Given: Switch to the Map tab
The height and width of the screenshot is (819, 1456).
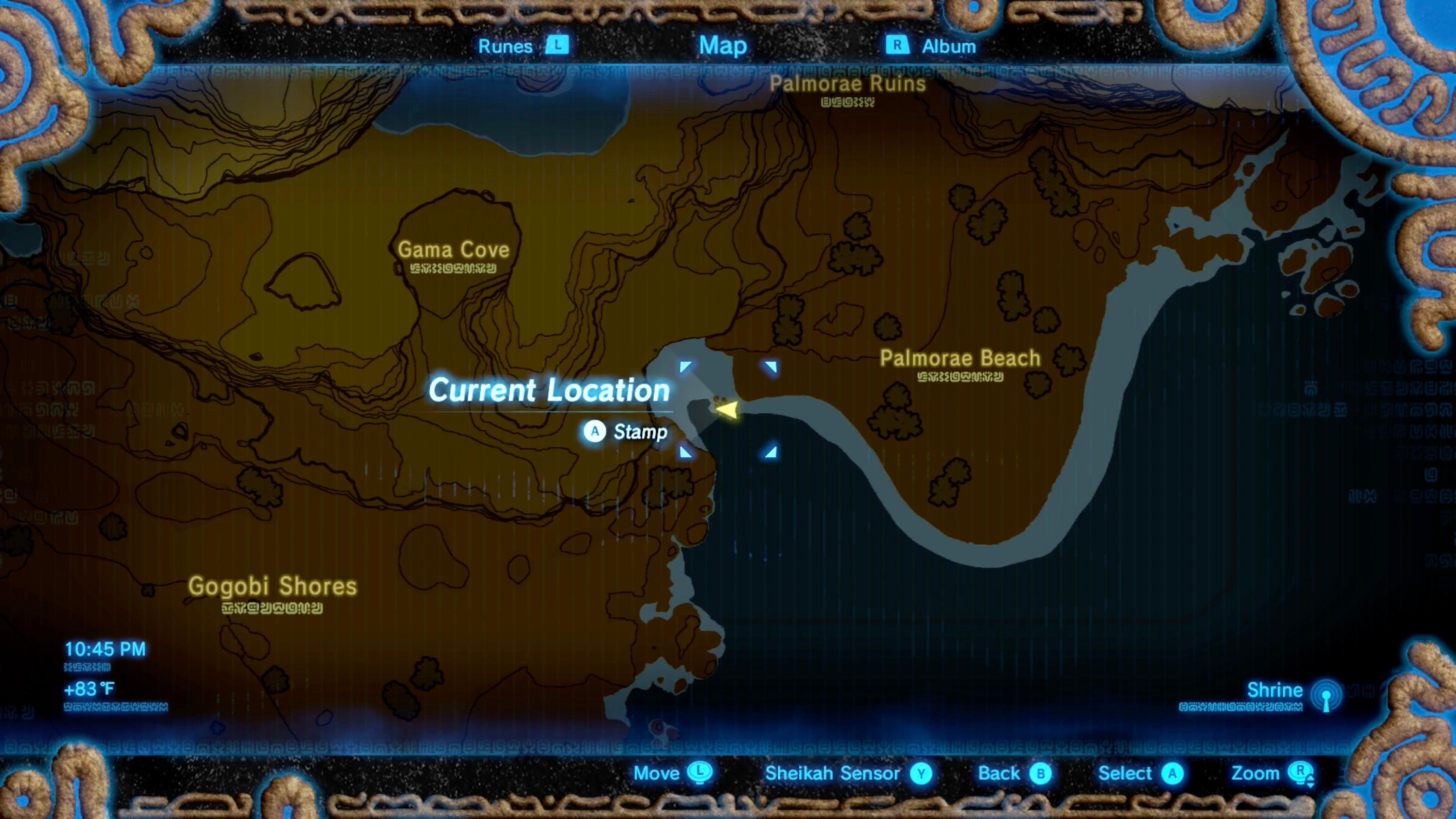Looking at the screenshot, I should coord(723,46).
